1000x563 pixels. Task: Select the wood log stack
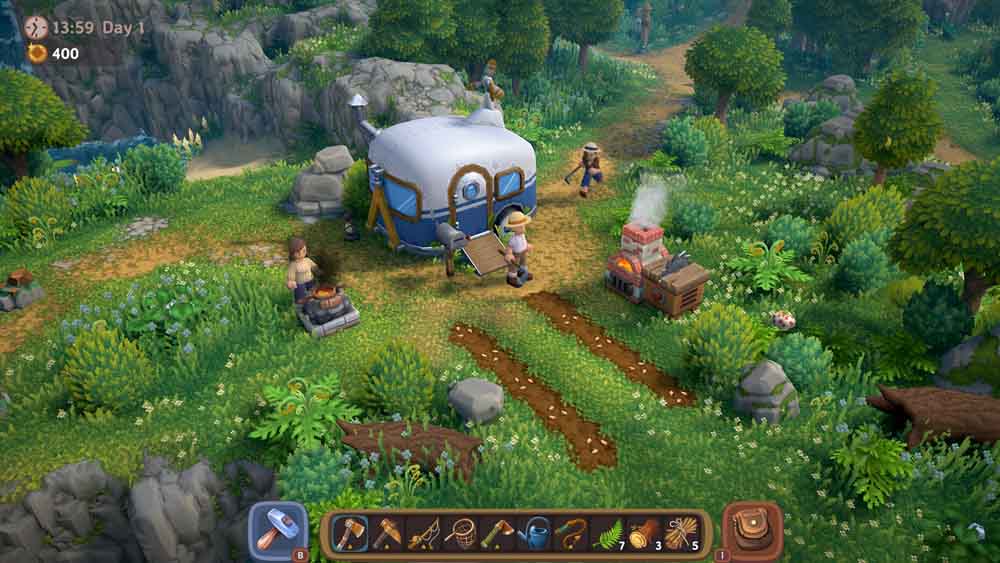click(x=644, y=534)
